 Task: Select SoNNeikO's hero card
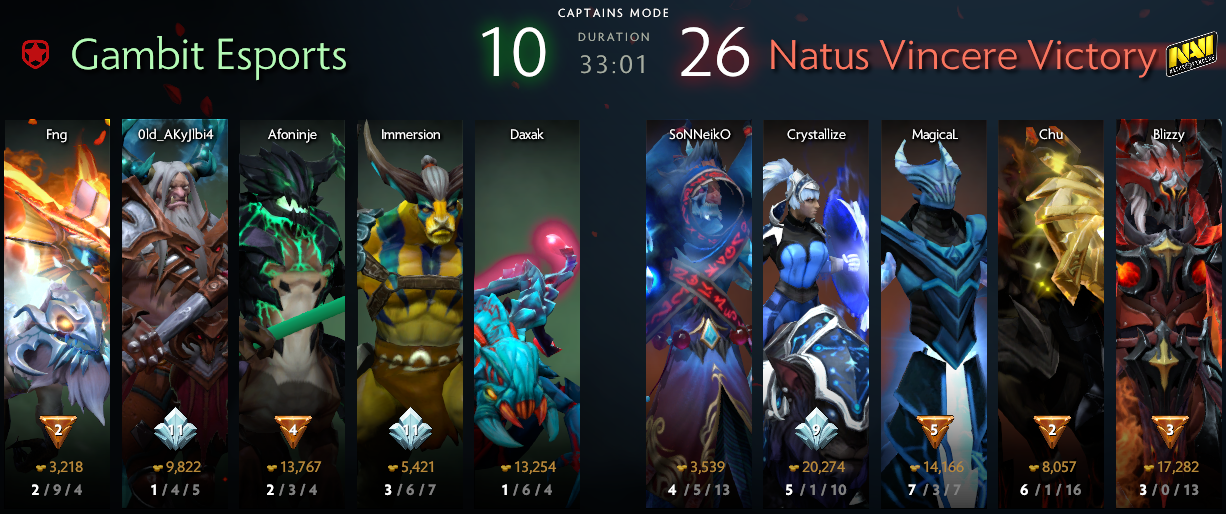(x=698, y=300)
